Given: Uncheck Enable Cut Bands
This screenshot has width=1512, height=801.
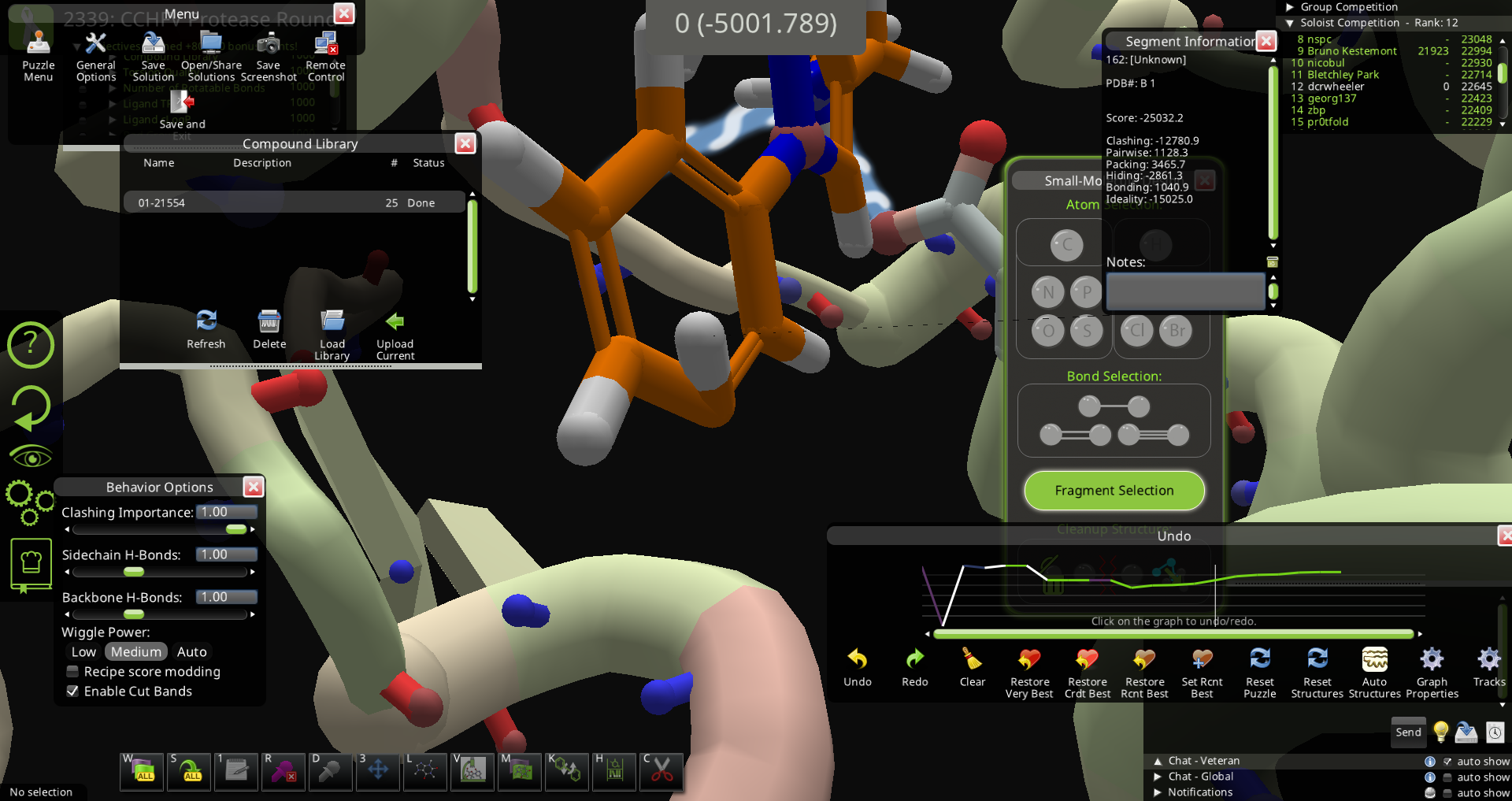Looking at the screenshot, I should click(72, 692).
